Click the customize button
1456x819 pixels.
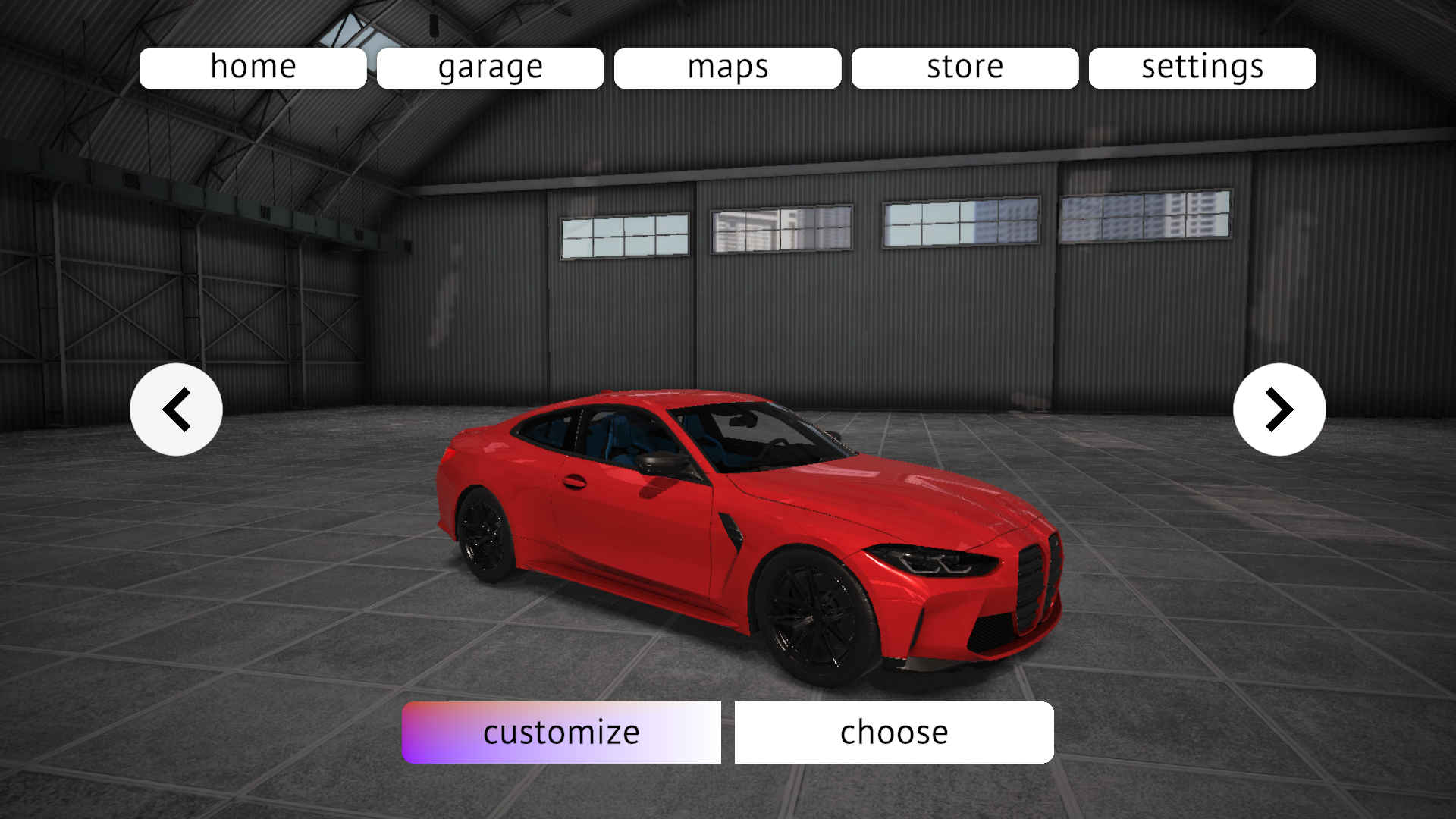coord(561,733)
